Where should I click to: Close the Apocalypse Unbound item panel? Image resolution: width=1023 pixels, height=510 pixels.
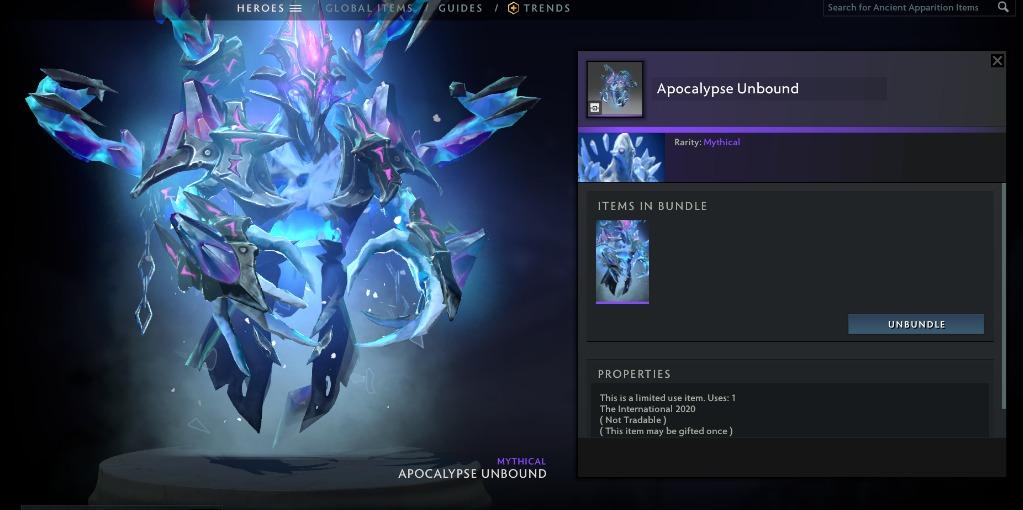997,61
